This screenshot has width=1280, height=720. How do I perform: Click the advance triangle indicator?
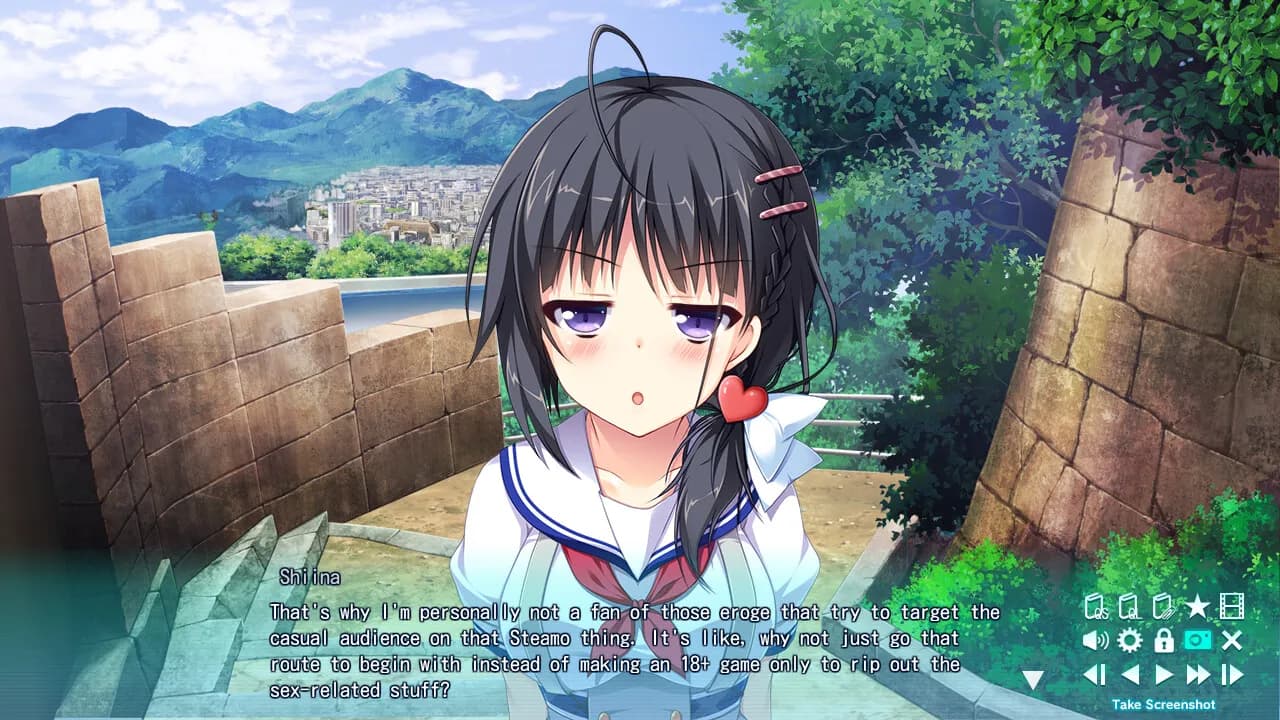[x=1030, y=678]
